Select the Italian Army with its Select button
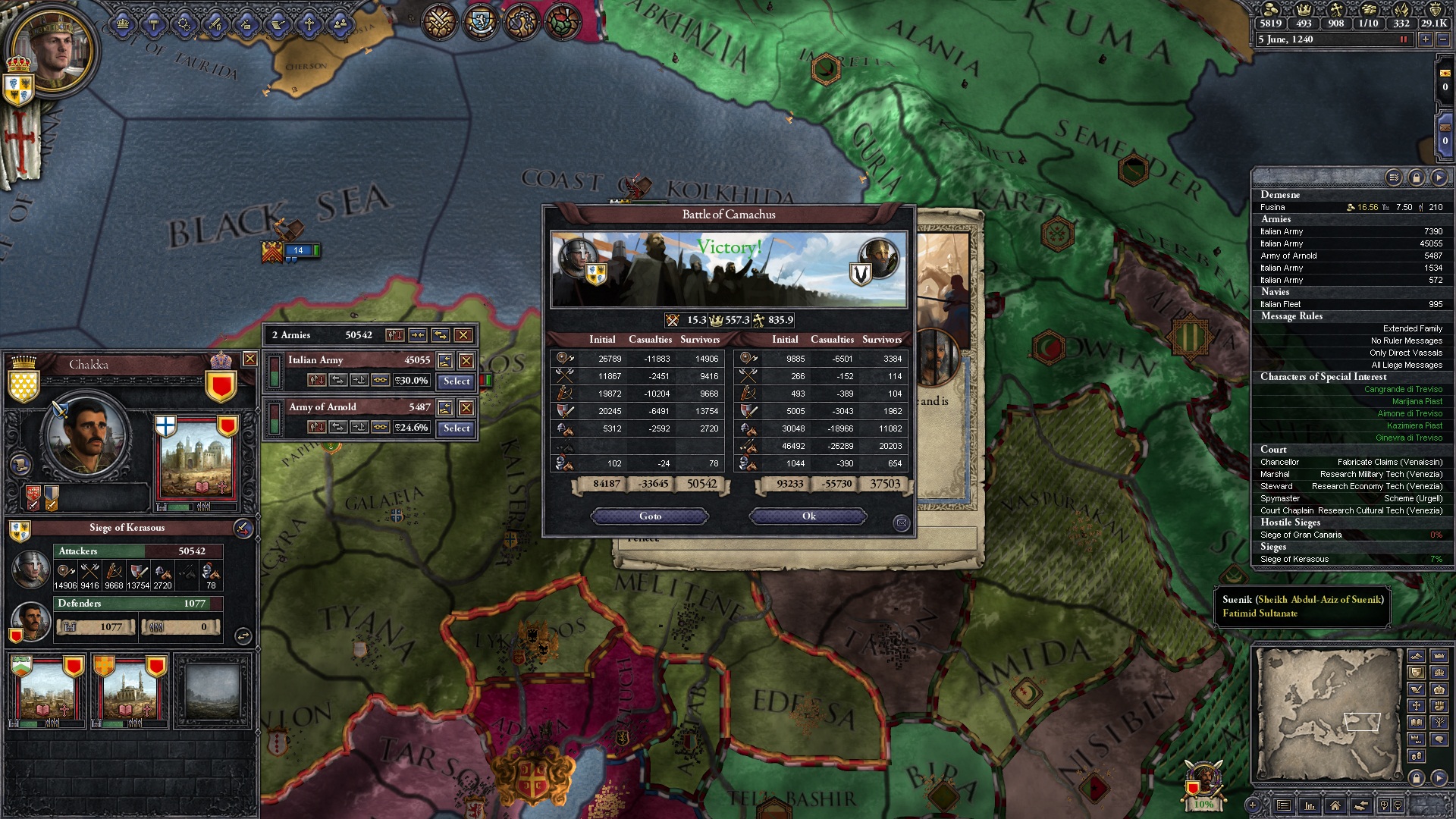1456x819 pixels. click(x=457, y=381)
